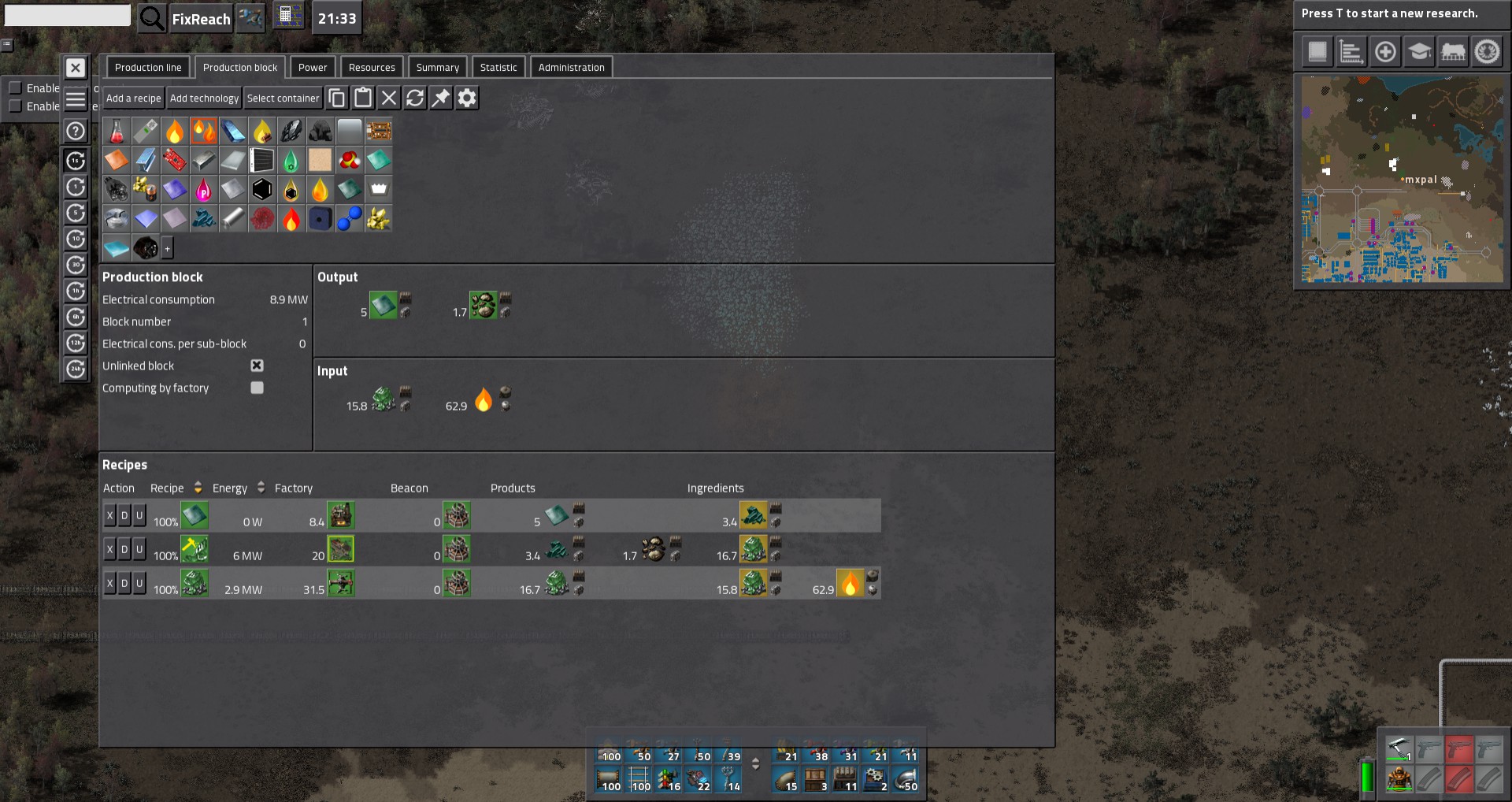Click the refresh arrows toolbar icon

tap(415, 98)
